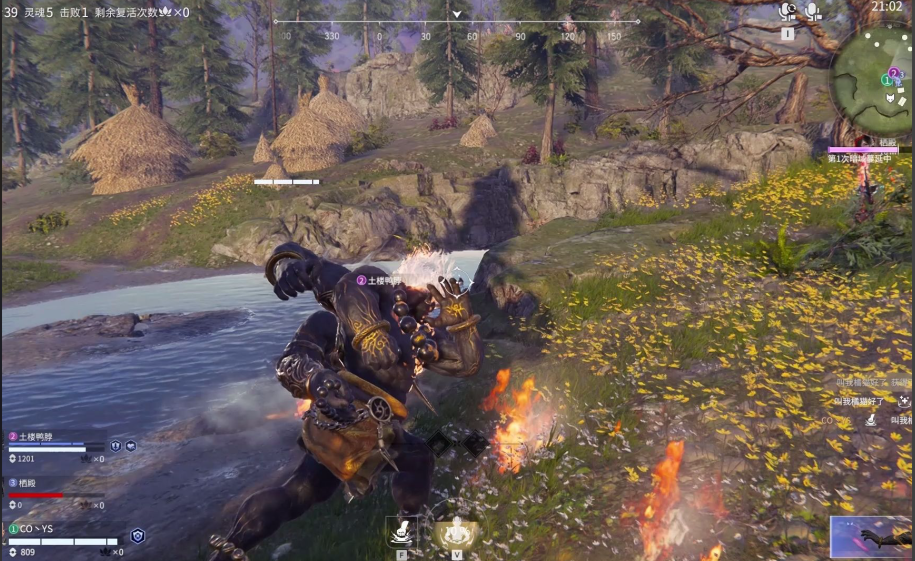
Task: Click the shield badge beside CO丶YS
Action: [138, 536]
